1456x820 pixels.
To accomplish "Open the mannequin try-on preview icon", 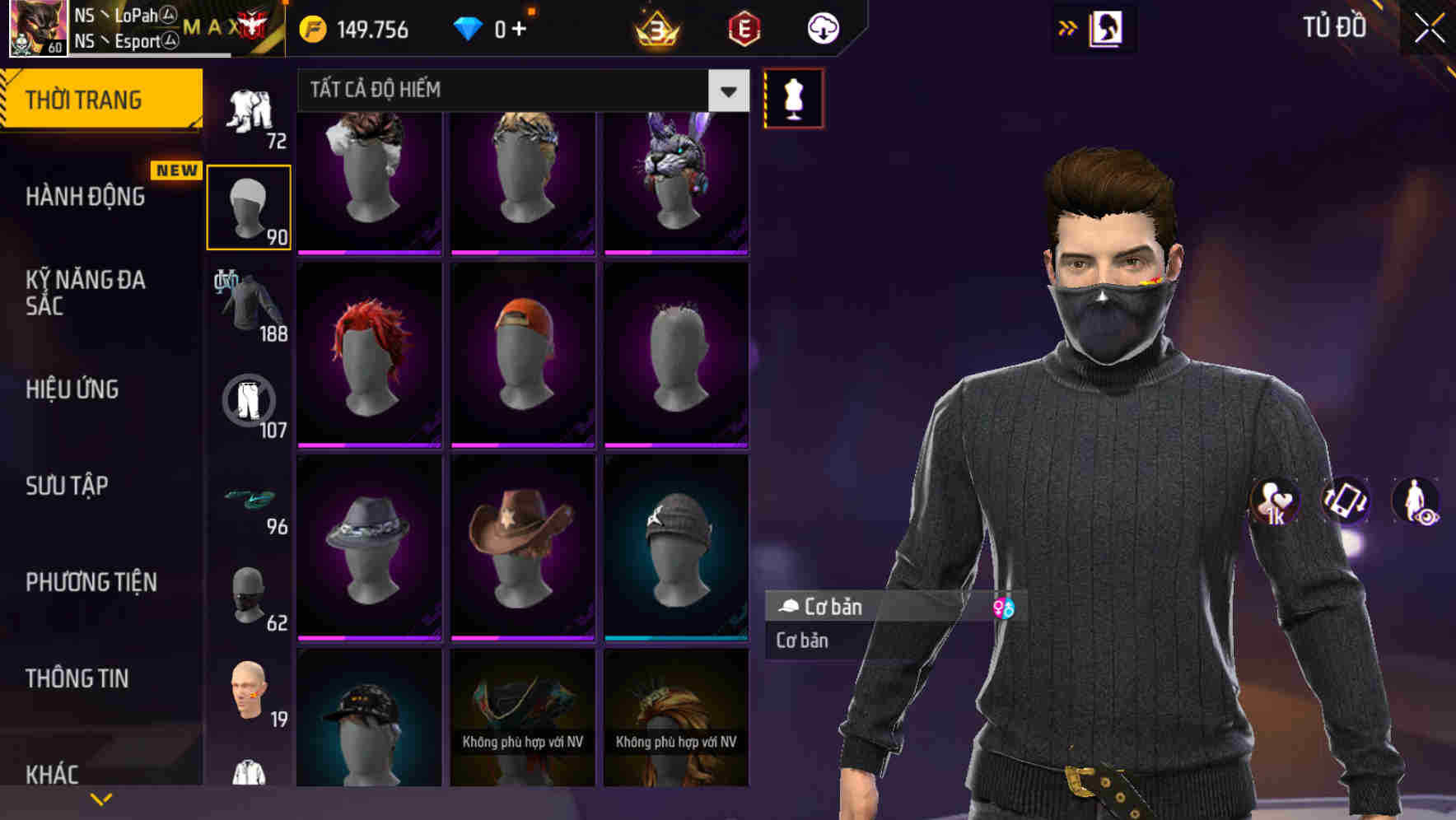I will 792,97.
